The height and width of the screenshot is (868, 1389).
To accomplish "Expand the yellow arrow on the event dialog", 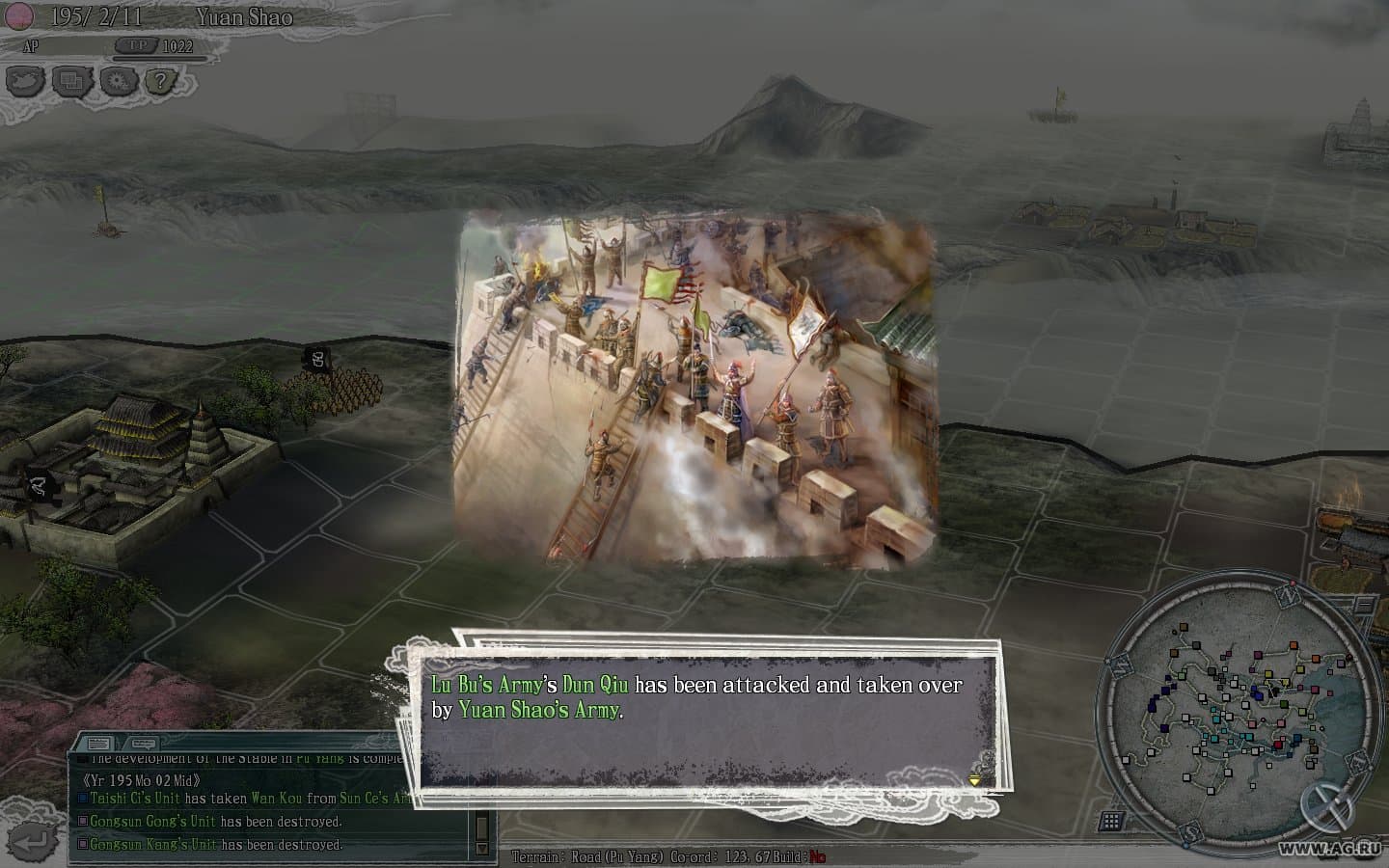I will pyautogui.click(x=975, y=777).
